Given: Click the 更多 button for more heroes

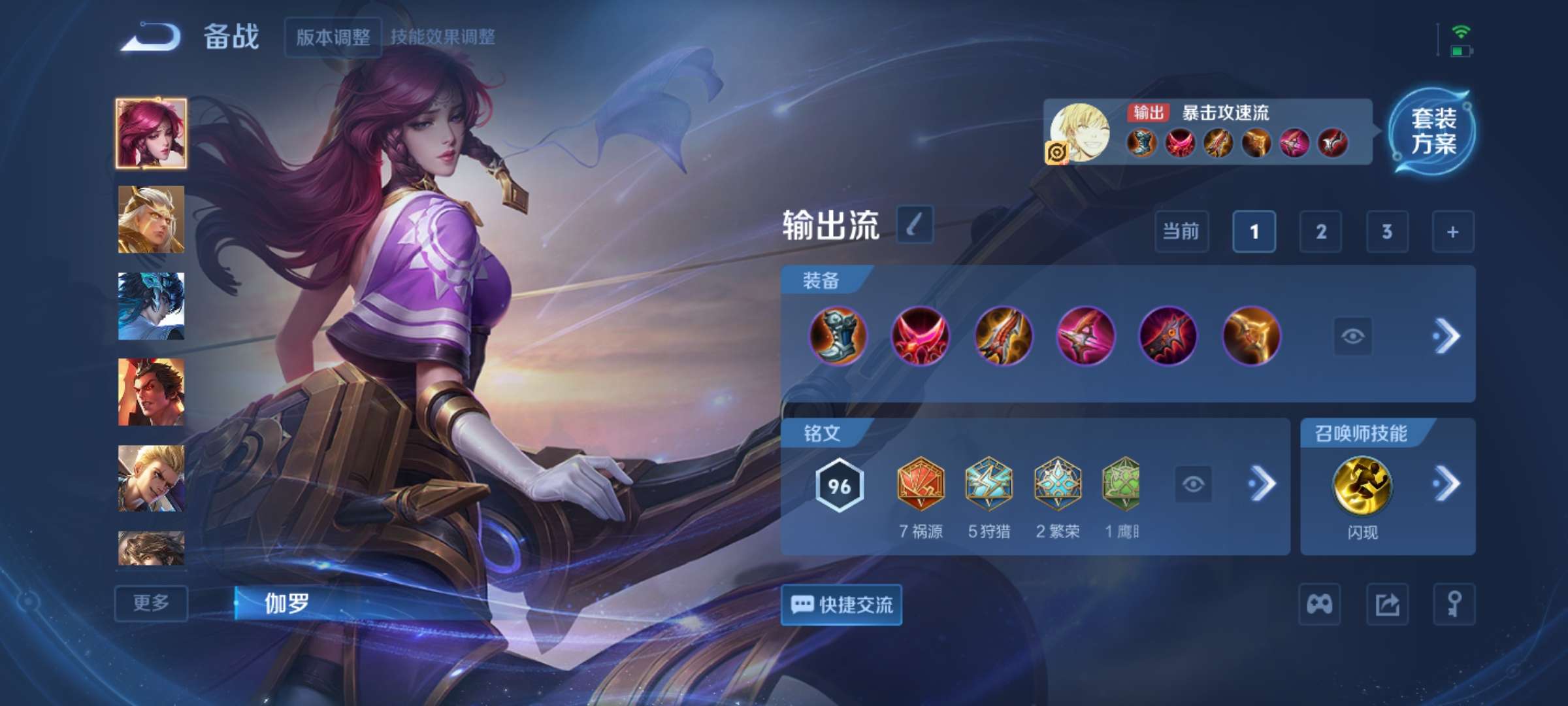Looking at the screenshot, I should pyautogui.click(x=150, y=605).
